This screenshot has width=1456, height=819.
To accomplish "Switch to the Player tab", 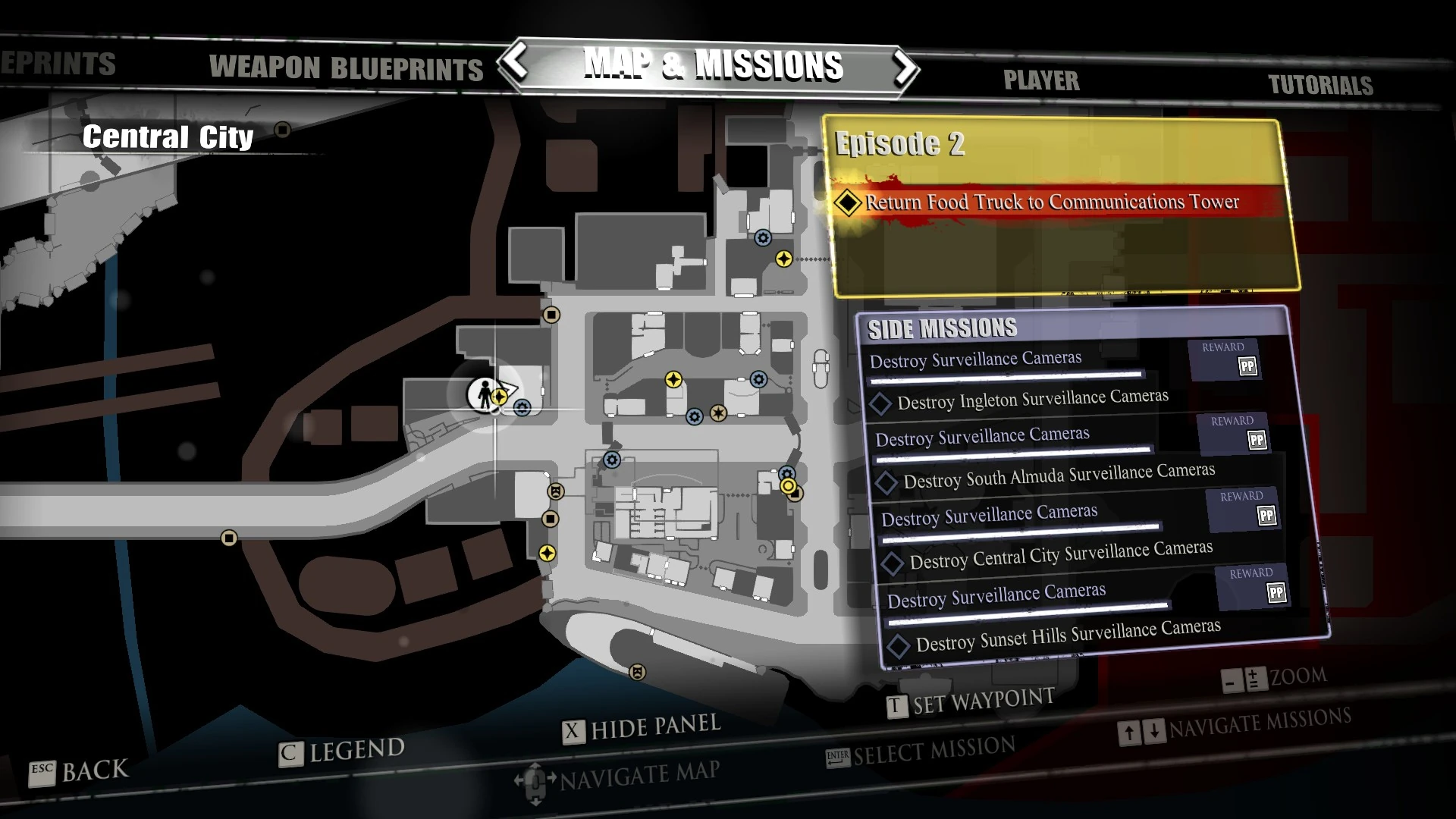I will 1041,80.
